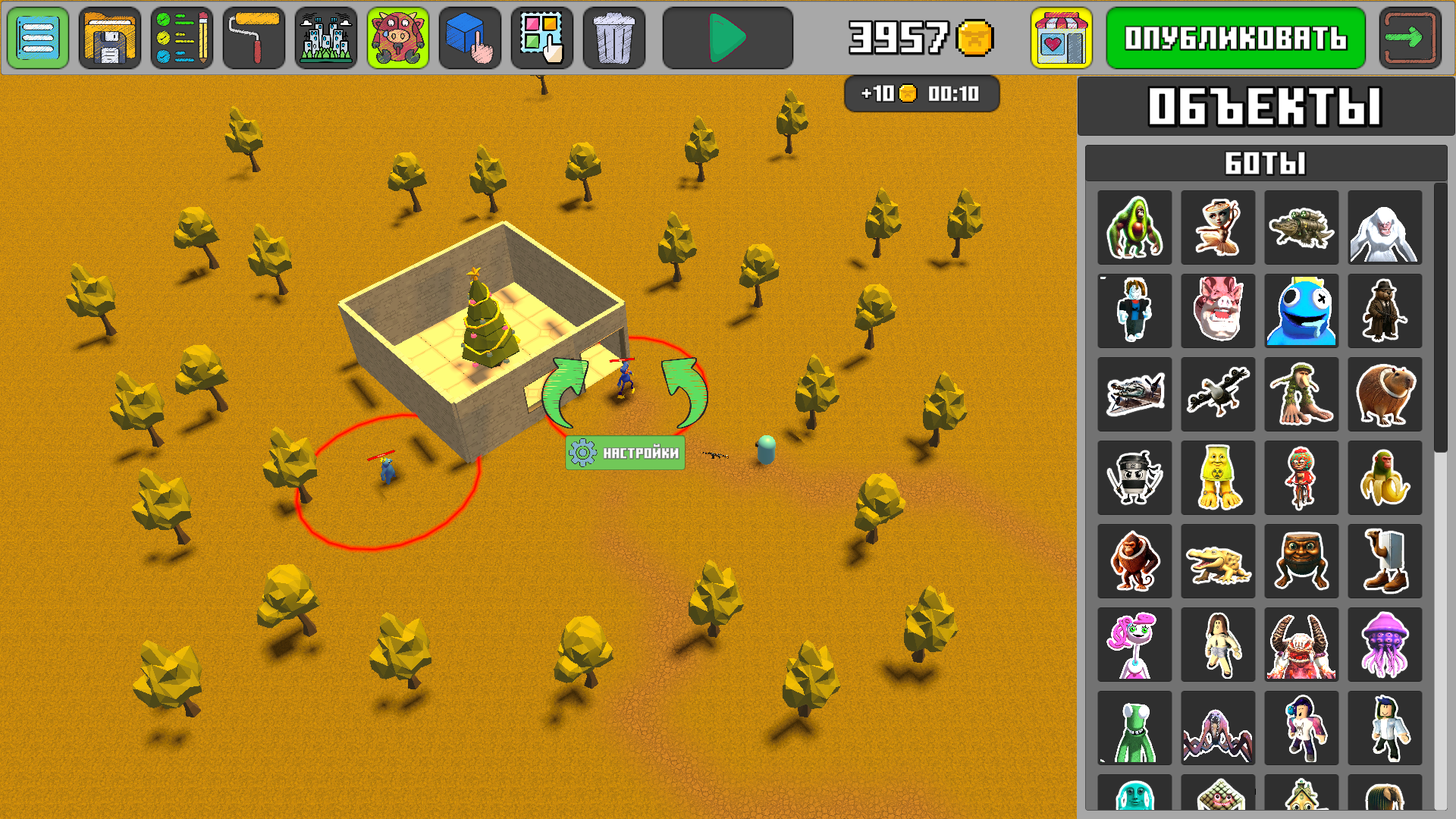Select the trash can delete tool
Image resolution: width=1456 pixels, height=819 pixels.
pos(613,36)
